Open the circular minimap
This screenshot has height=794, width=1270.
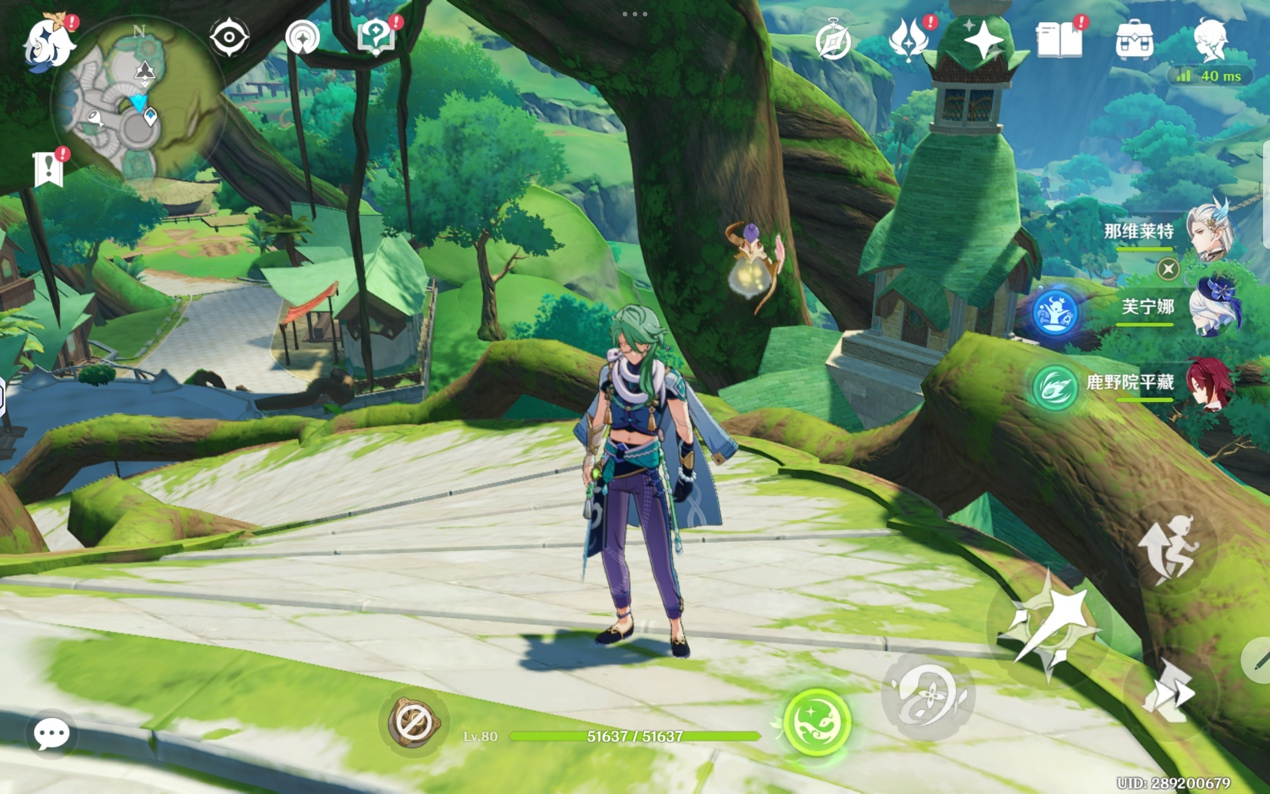click(x=140, y=98)
